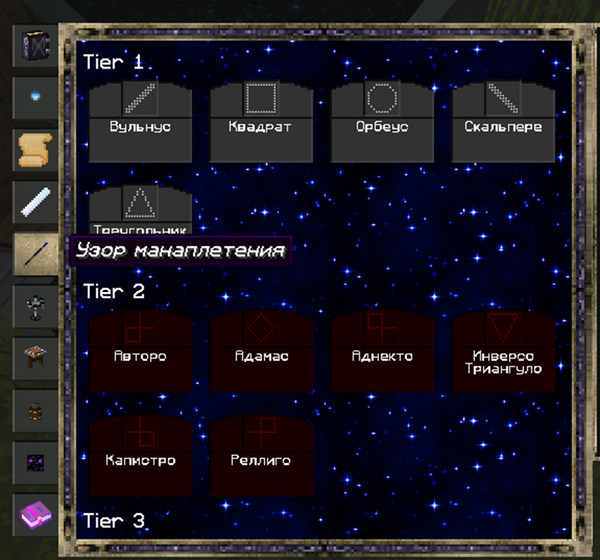Viewport: 600px width, 560px height.
Task: Click the locked Авторо pattern
Action: coord(140,350)
